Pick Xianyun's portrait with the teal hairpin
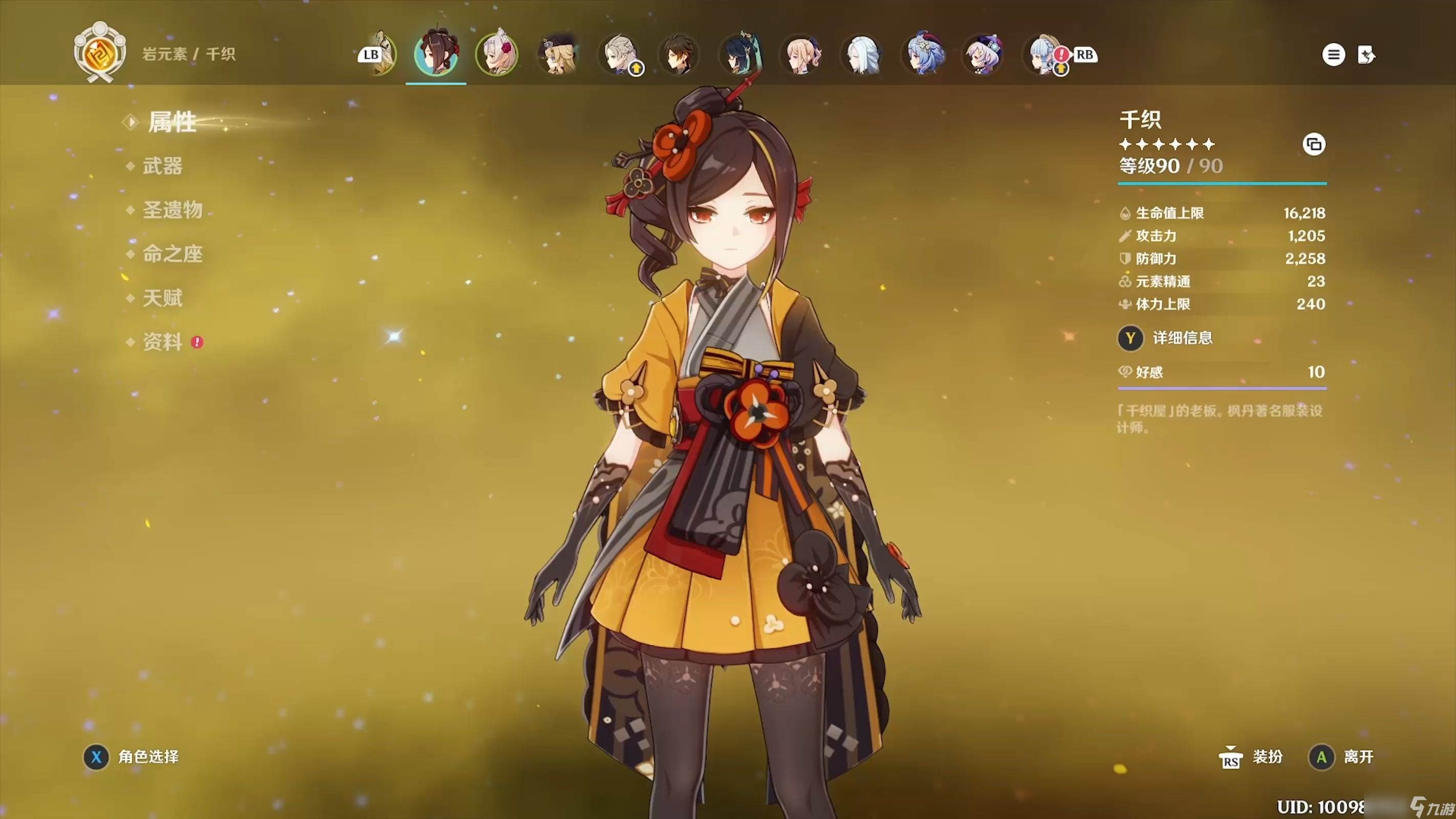 click(x=740, y=55)
